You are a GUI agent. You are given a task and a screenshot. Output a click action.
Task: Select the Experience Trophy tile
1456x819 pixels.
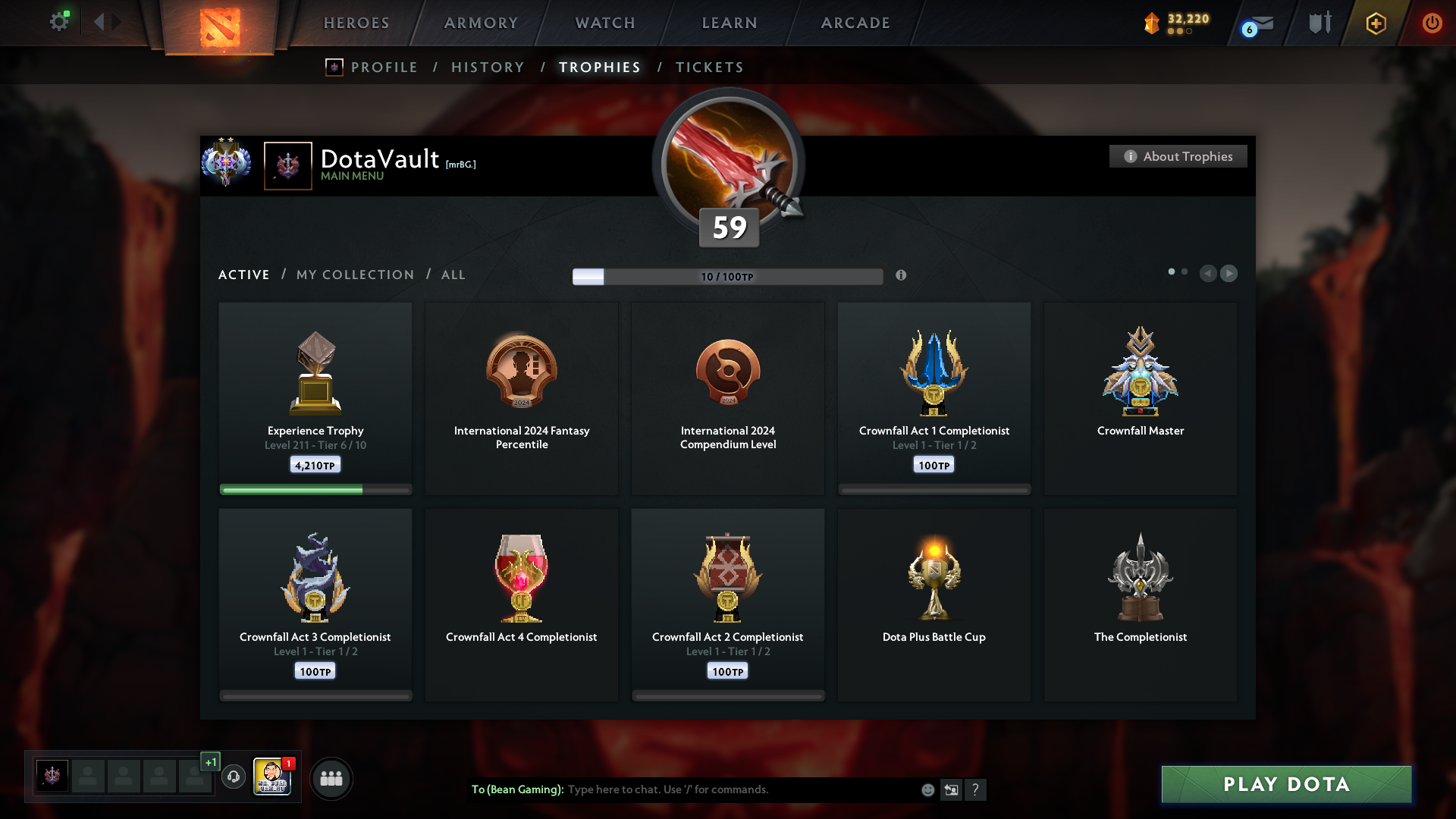coord(315,398)
